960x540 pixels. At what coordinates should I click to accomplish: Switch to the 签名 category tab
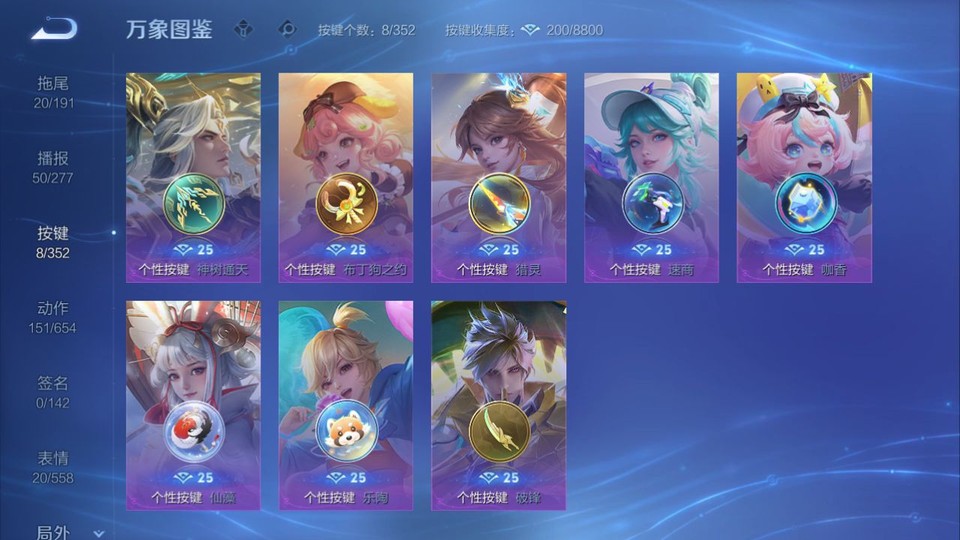click(x=54, y=392)
